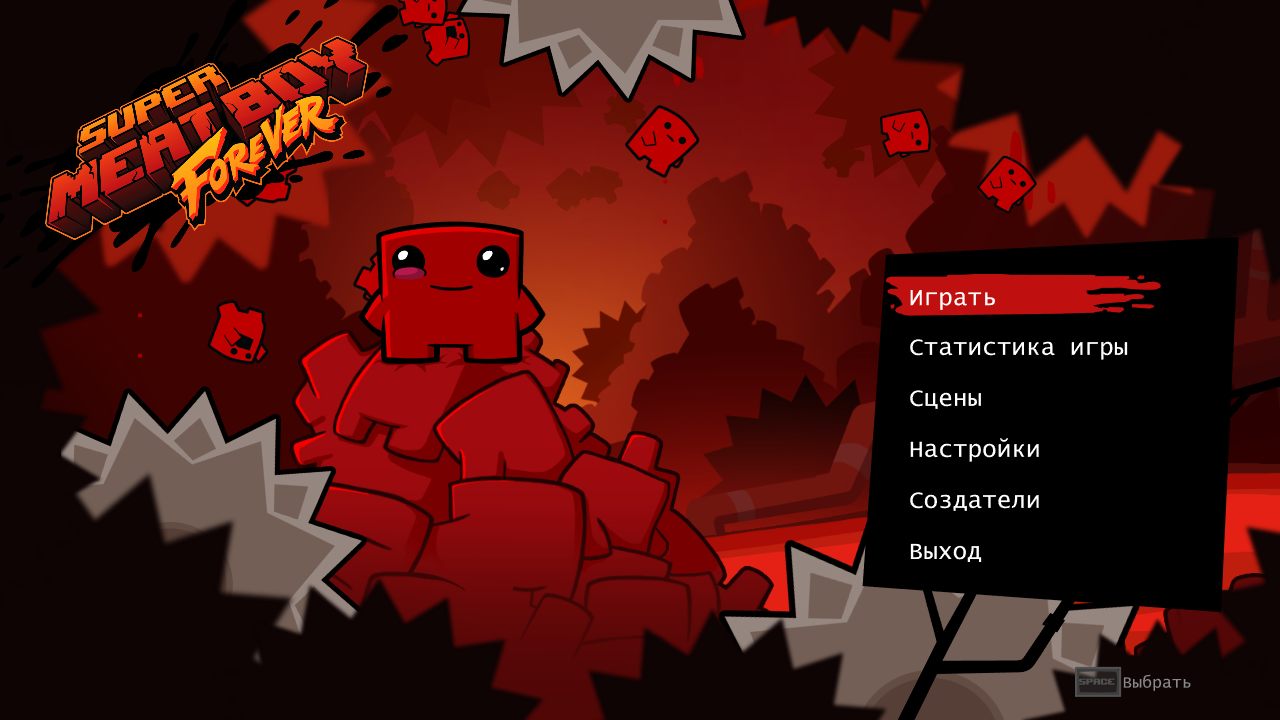Click the red highlight bar behind "Играть"
This screenshot has width=1280, height=720.
tap(1060, 296)
